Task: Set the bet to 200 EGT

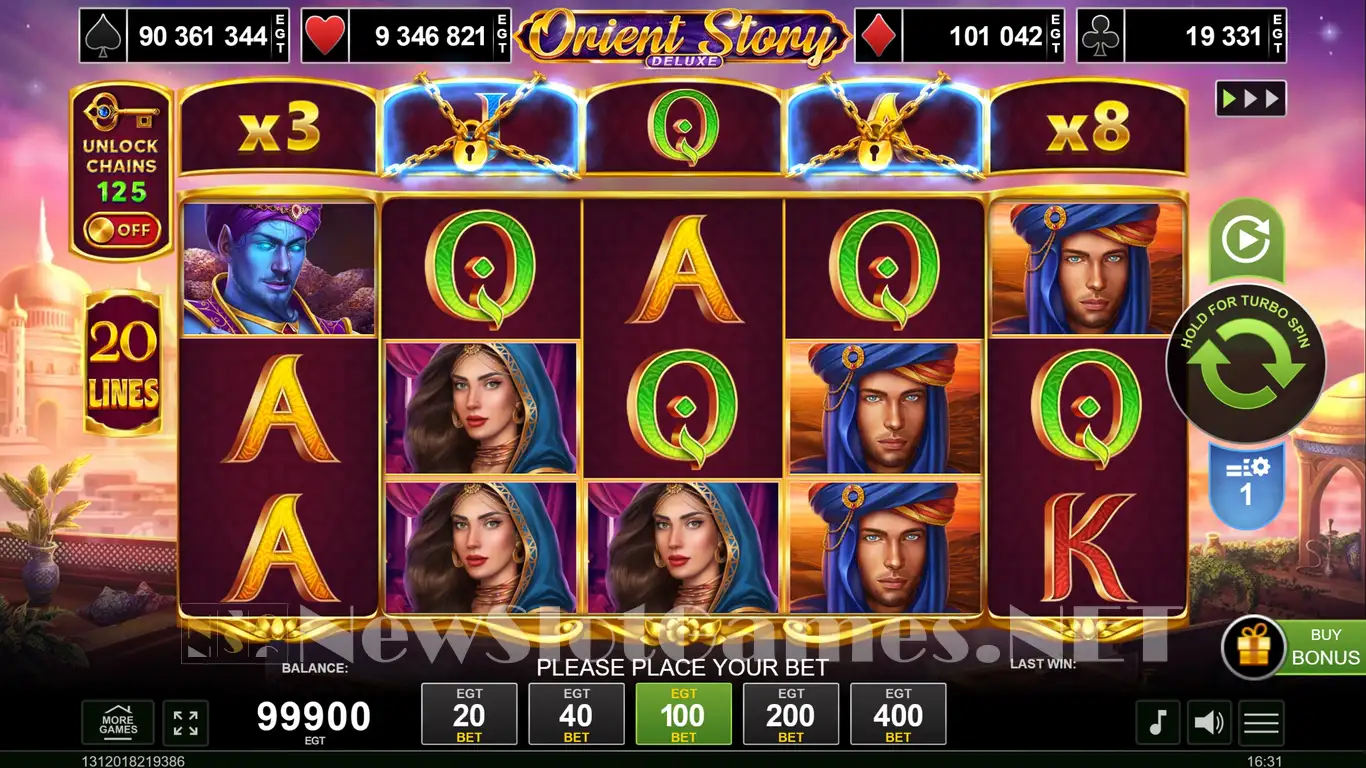Action: pyautogui.click(x=791, y=714)
